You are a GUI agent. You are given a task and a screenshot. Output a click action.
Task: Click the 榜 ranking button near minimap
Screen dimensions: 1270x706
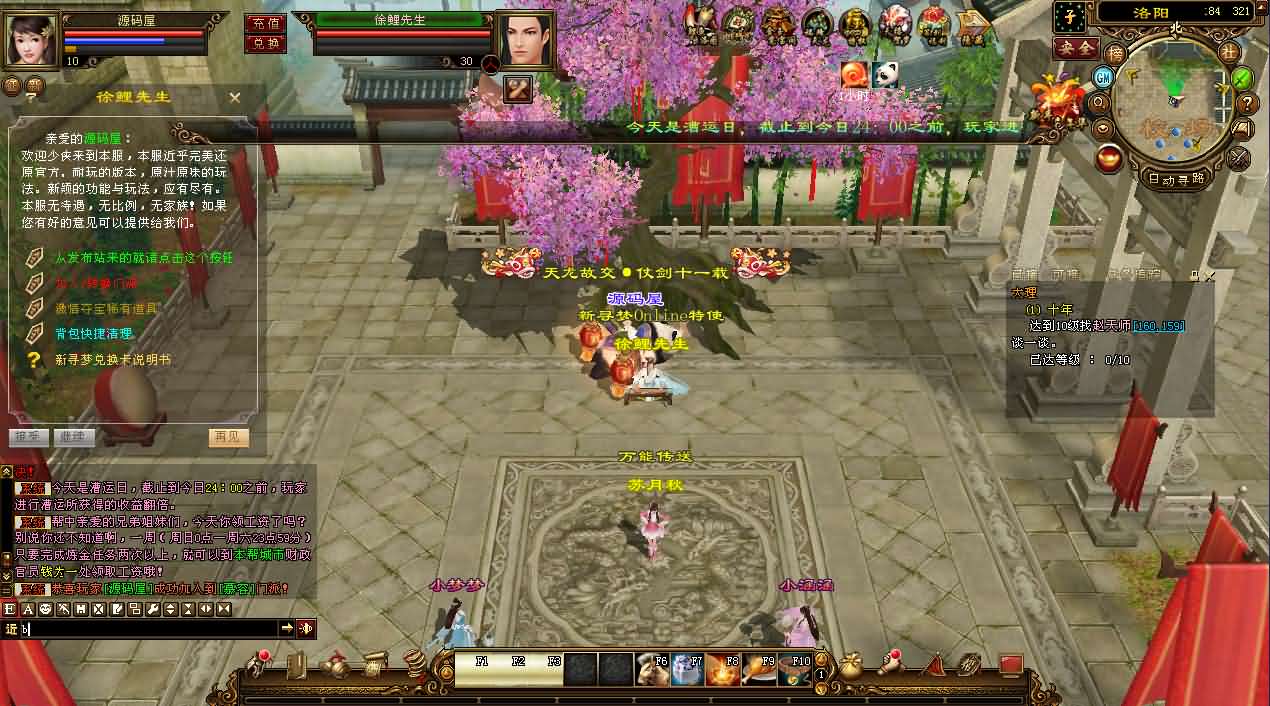tap(1116, 53)
